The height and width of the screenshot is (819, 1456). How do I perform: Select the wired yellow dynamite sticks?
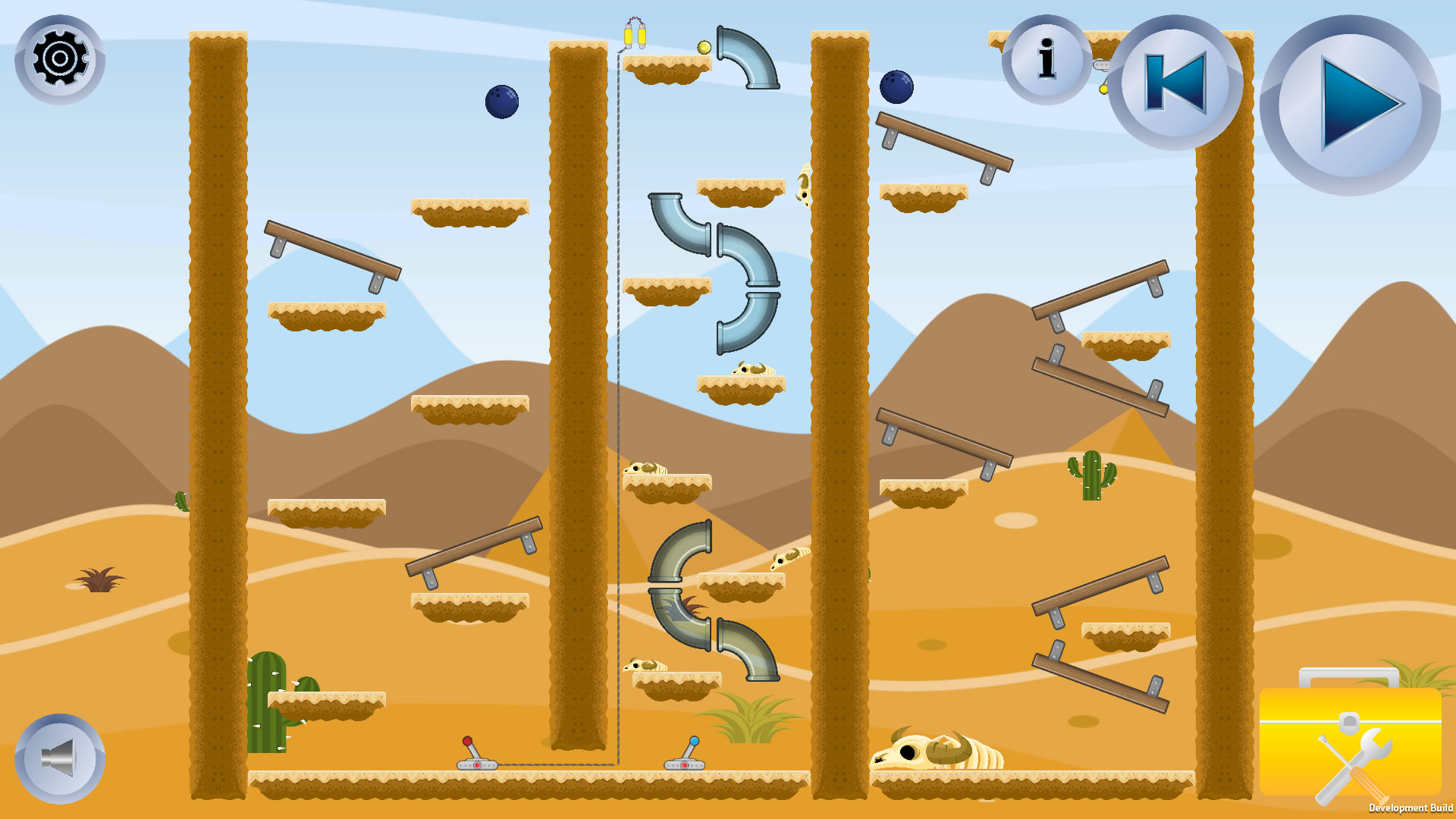[x=635, y=34]
